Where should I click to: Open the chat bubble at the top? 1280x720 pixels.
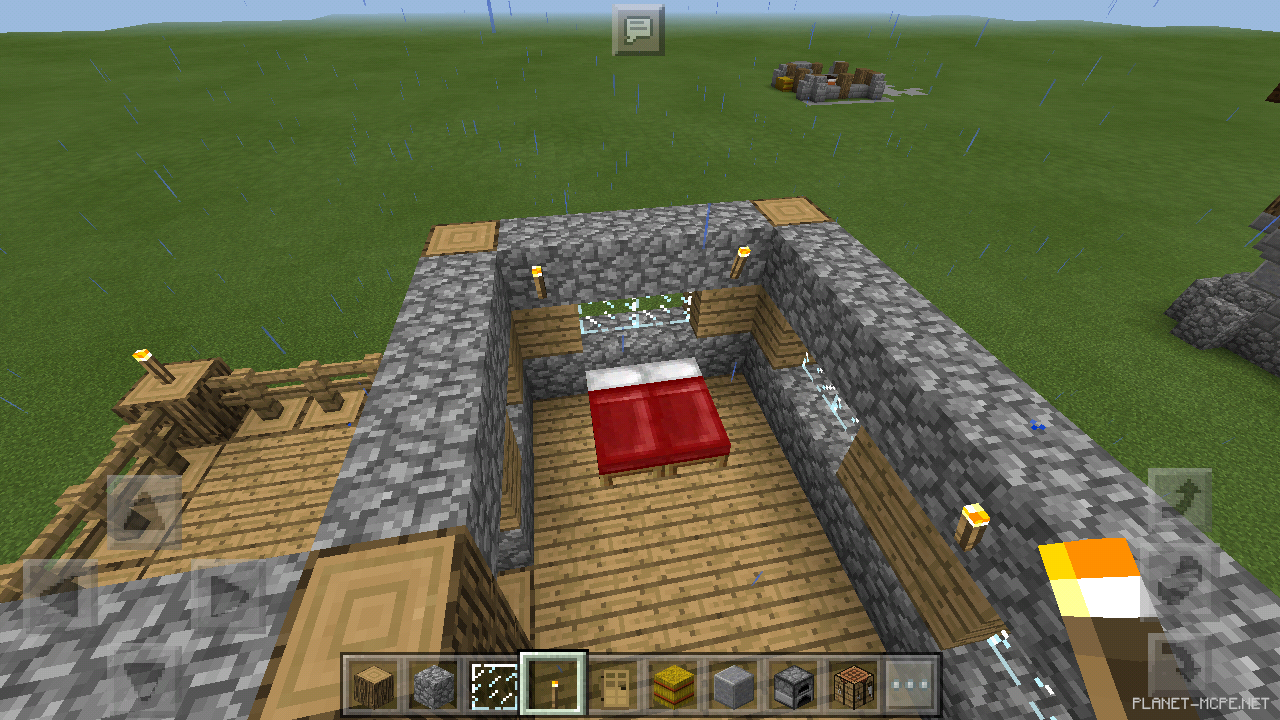638,29
